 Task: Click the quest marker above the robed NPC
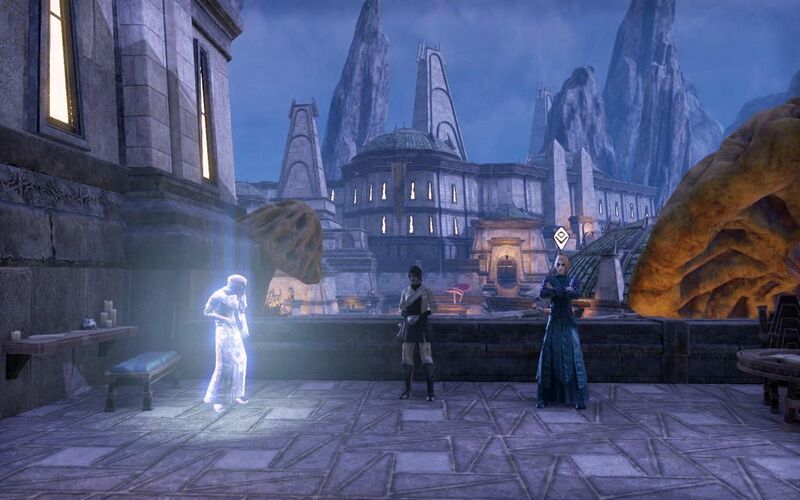(x=561, y=237)
